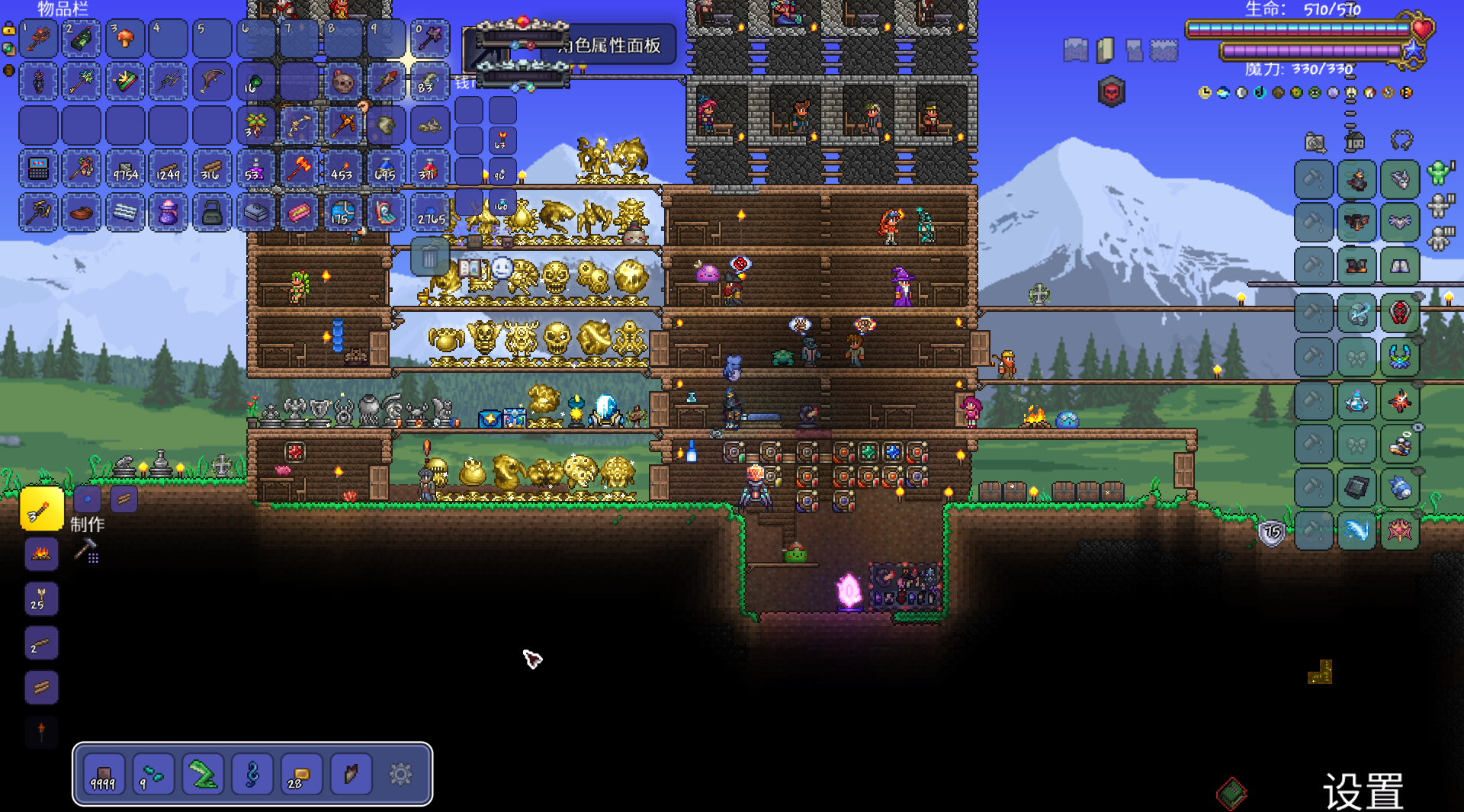Open the housing menu icon
This screenshot has width=1464, height=812.
(1355, 141)
